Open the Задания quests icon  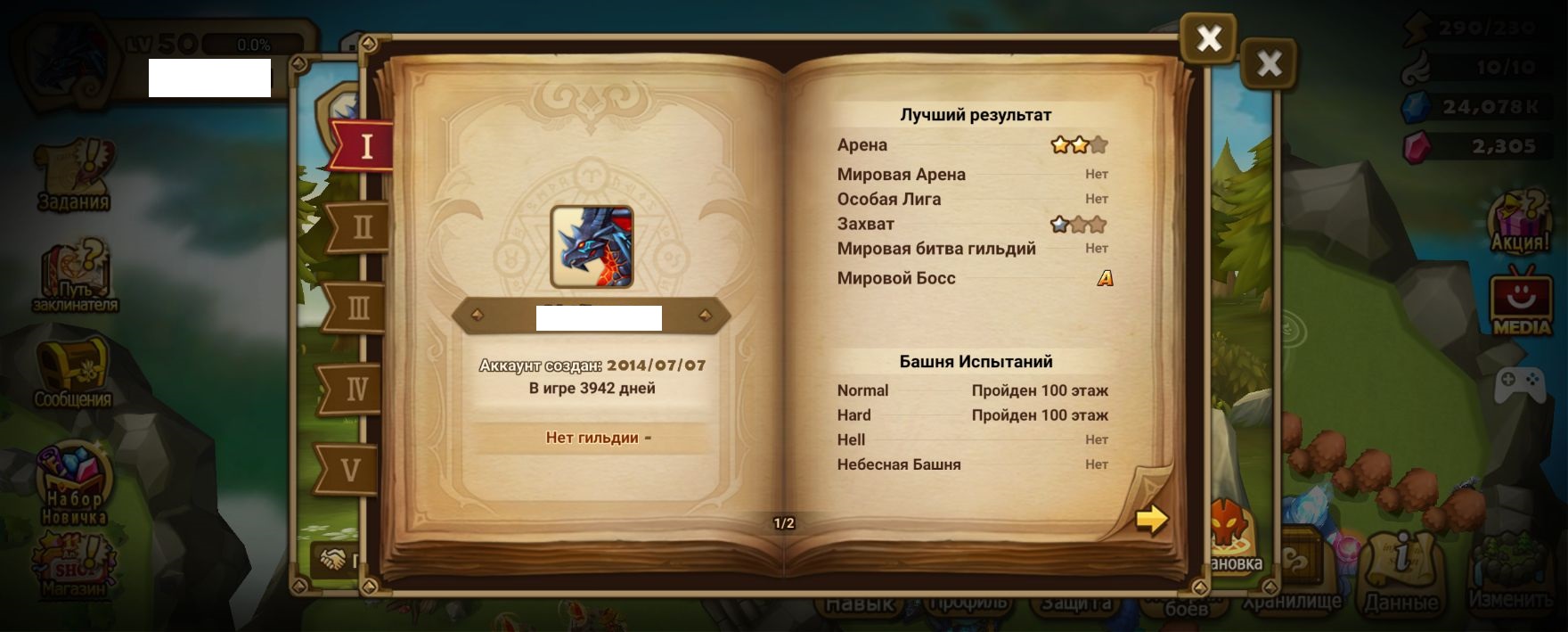[73, 174]
